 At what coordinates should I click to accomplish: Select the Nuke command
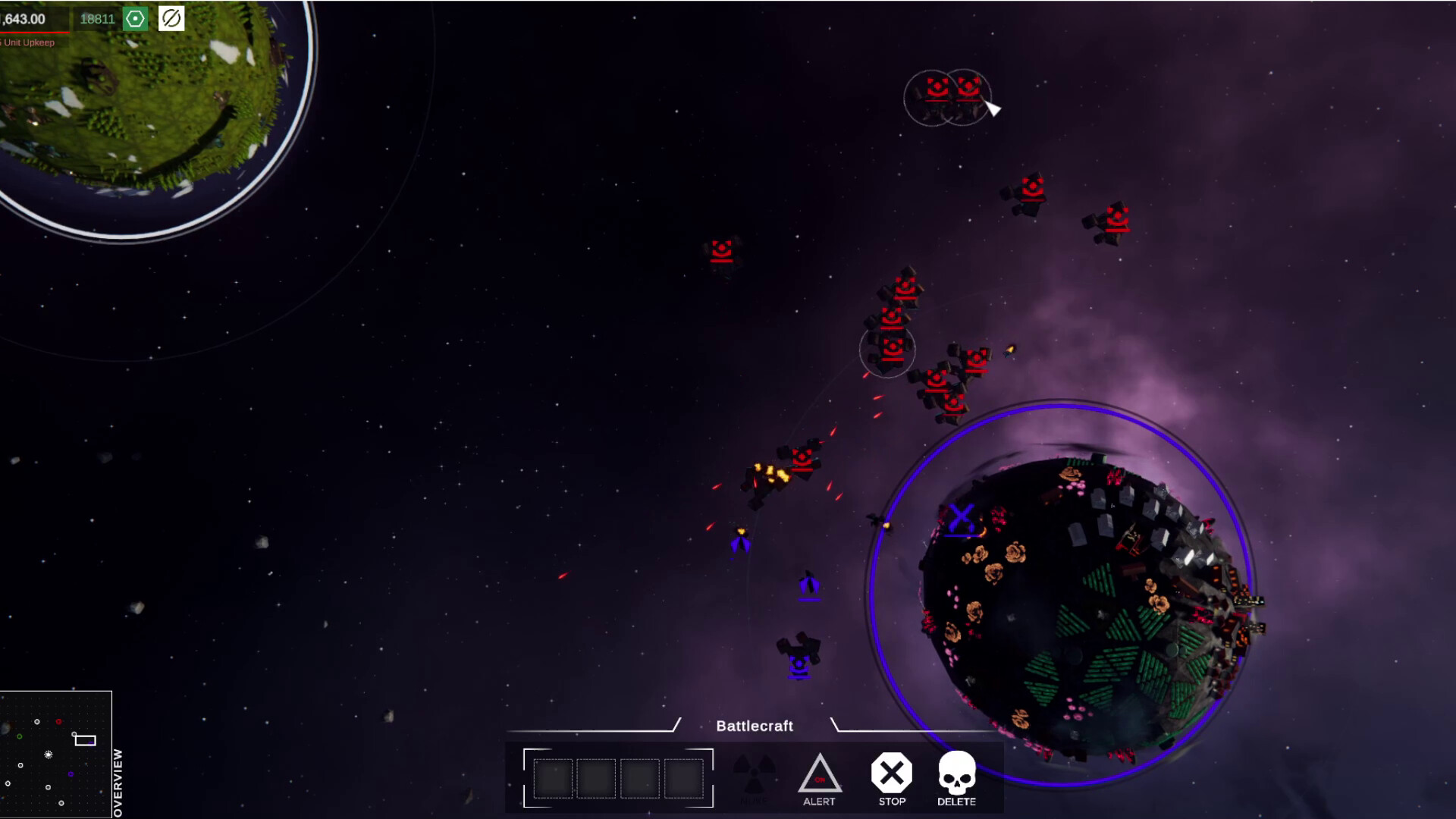[755, 773]
